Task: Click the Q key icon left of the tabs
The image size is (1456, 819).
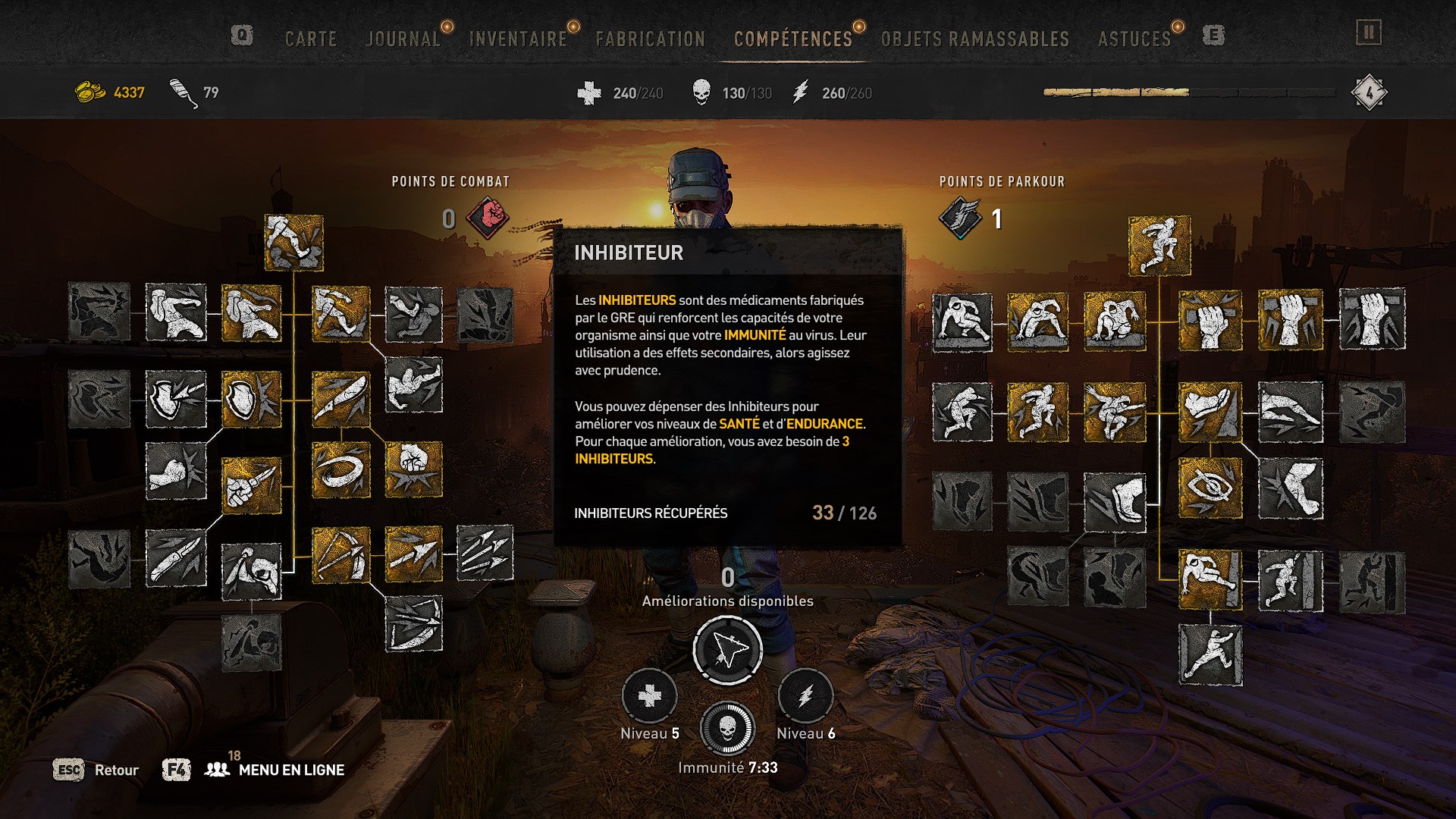Action: click(242, 33)
